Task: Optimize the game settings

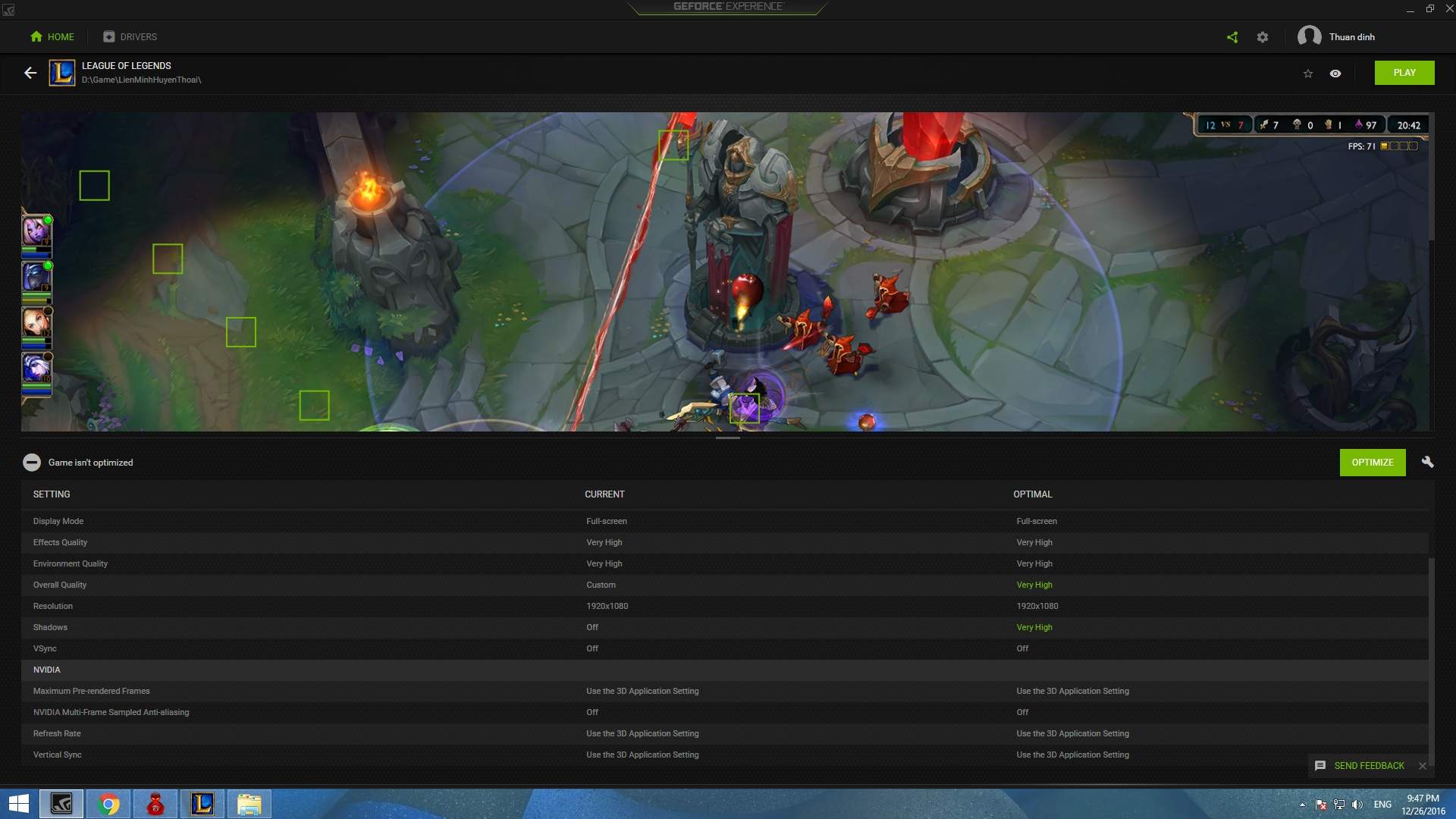Action: [x=1372, y=463]
